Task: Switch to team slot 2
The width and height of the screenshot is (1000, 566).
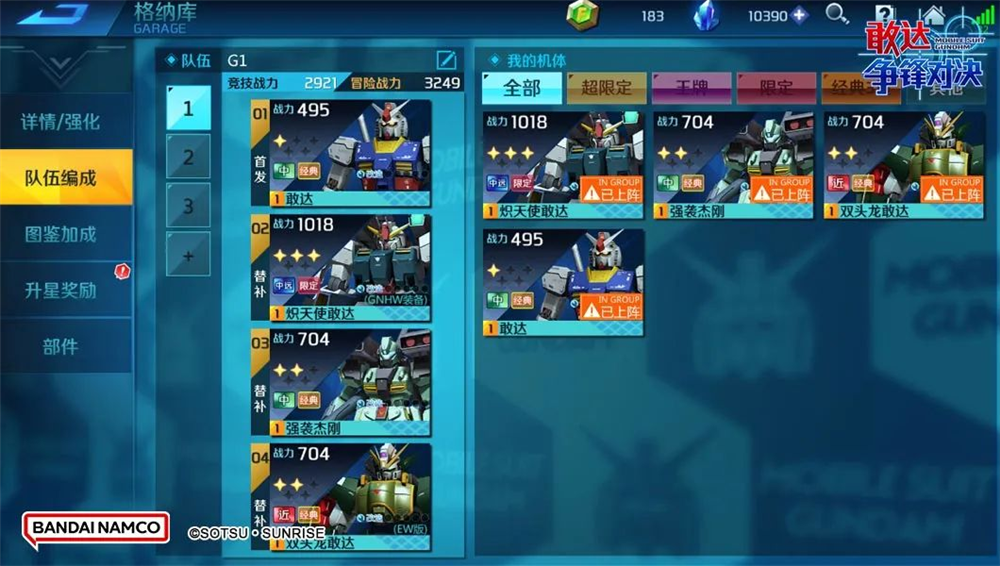Action: tap(188, 156)
